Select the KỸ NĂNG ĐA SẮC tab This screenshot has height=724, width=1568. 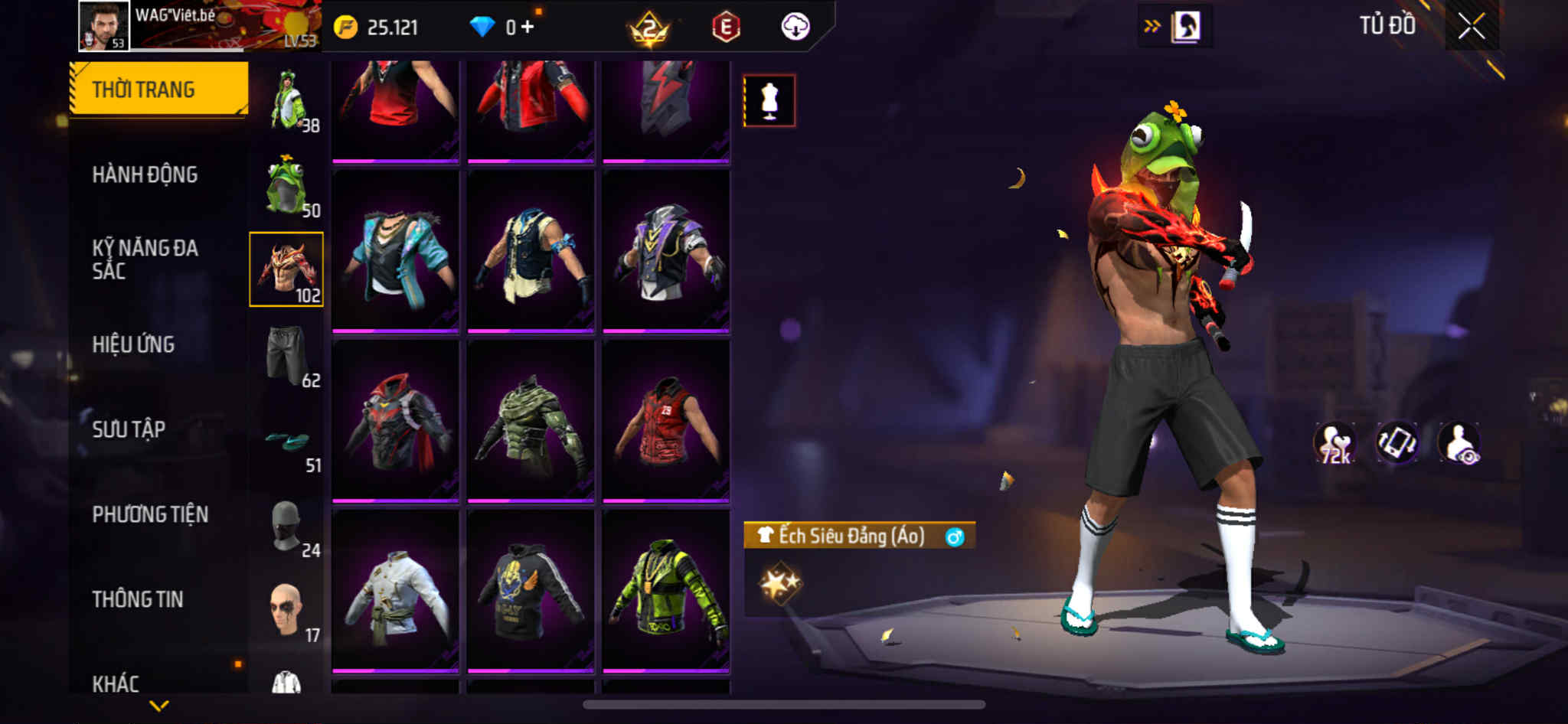tap(145, 259)
